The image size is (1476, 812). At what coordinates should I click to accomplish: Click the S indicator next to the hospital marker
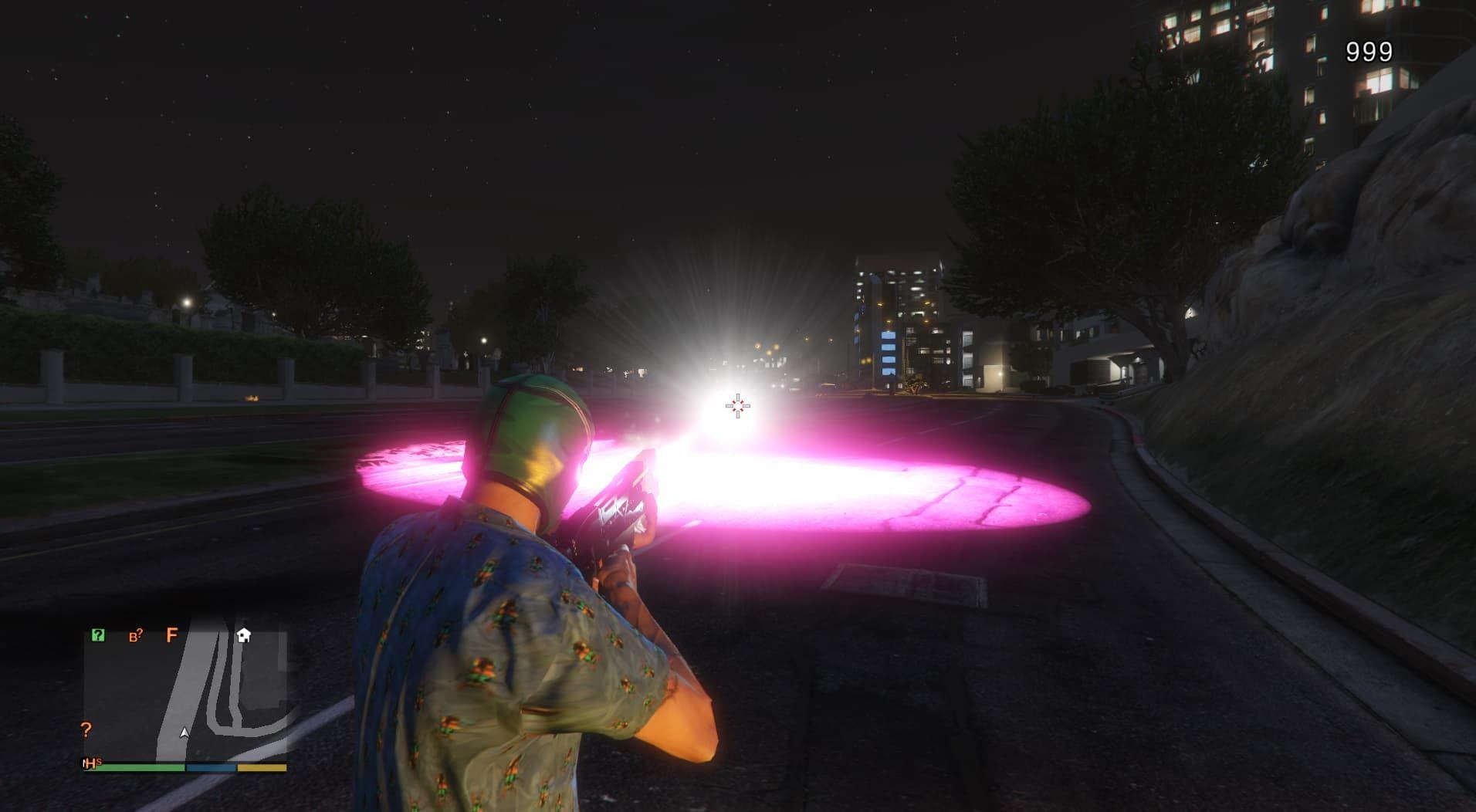coord(99,761)
